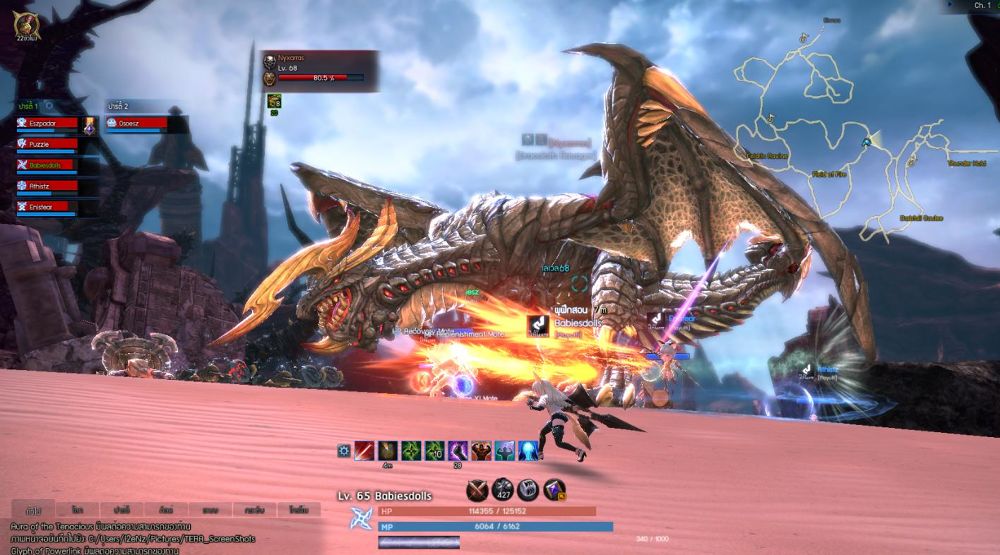The image size is (1000, 555).
Task: Click the orange muscular figure buff icon
Action: coord(482,451)
